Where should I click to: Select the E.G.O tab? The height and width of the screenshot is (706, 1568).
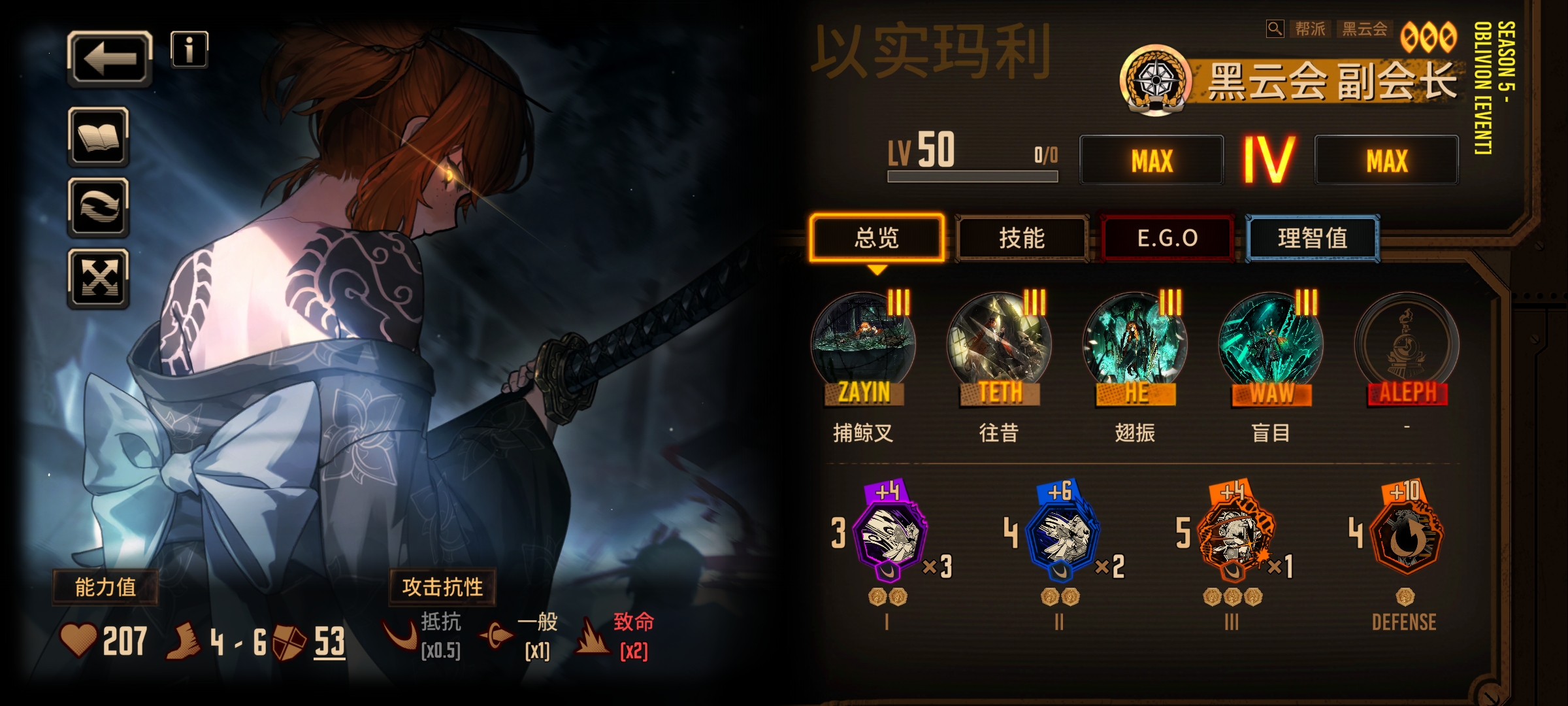click(x=1167, y=238)
